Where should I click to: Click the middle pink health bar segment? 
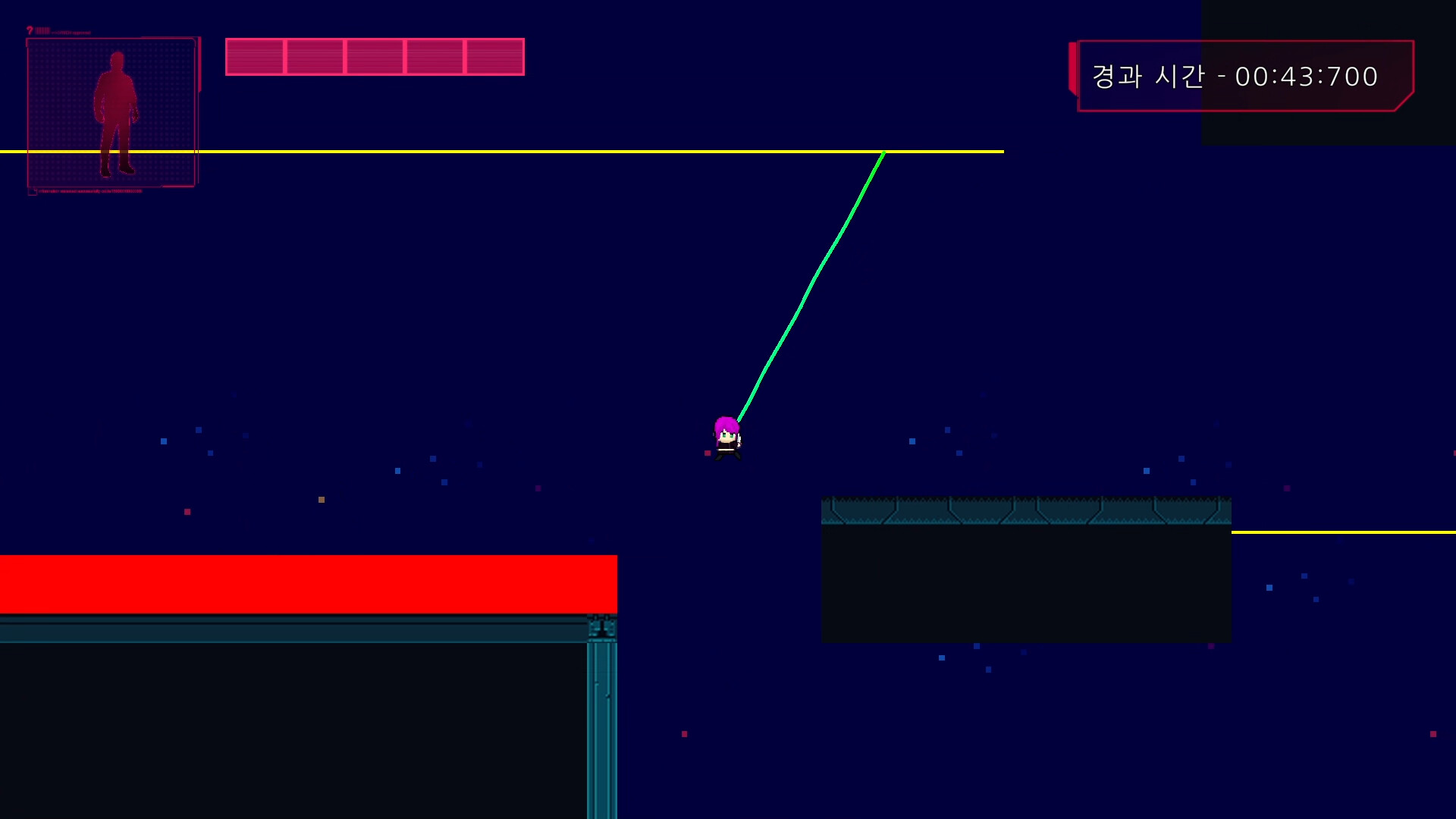(376, 56)
